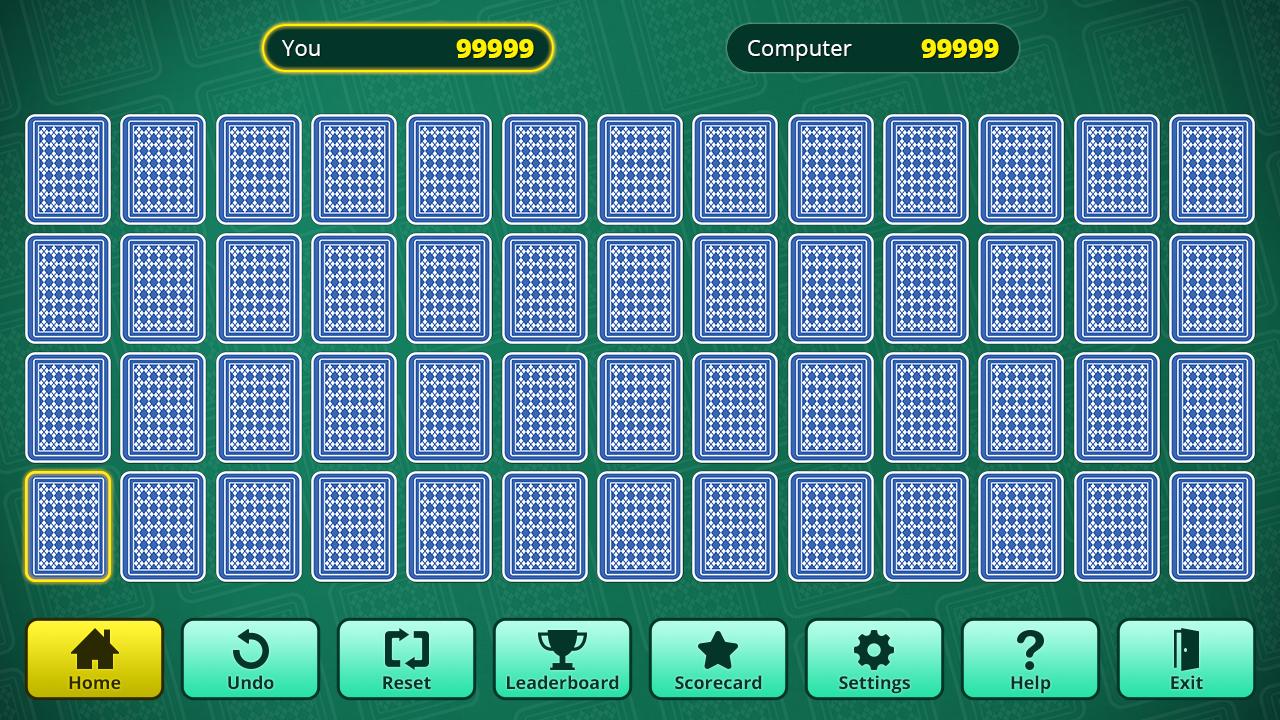Viewport: 1280px width, 720px height.
Task: Open the Help screen
Action: point(1030,660)
